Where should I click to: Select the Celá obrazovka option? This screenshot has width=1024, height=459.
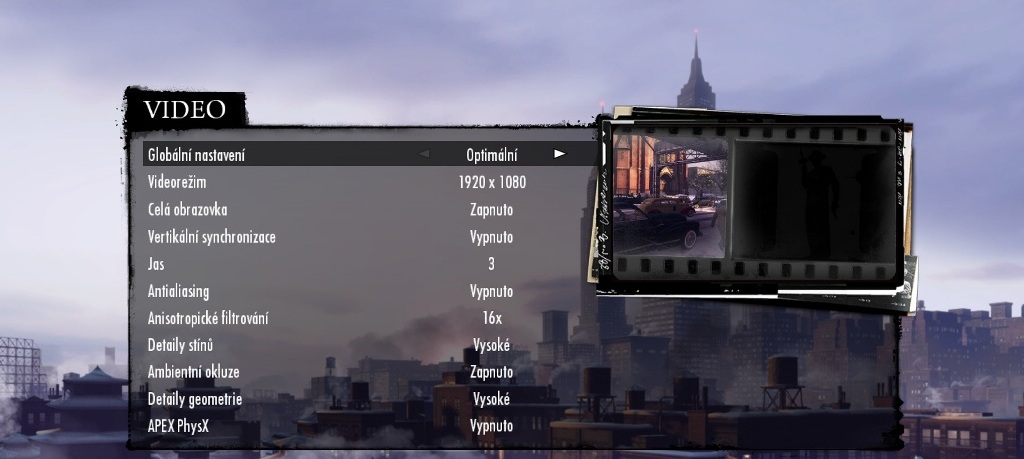pos(188,210)
